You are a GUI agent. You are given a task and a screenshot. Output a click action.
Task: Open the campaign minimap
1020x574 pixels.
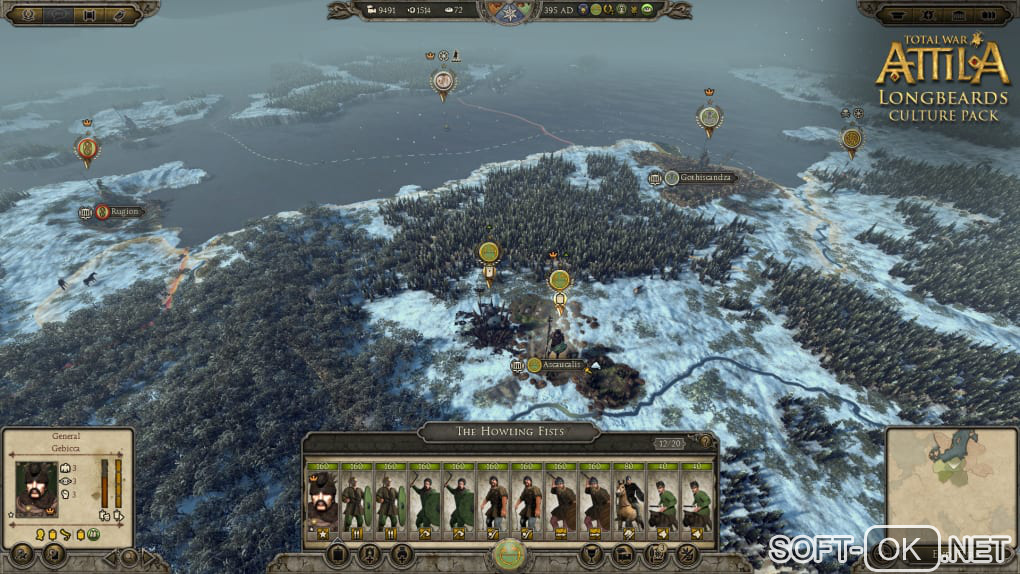pos(949,484)
